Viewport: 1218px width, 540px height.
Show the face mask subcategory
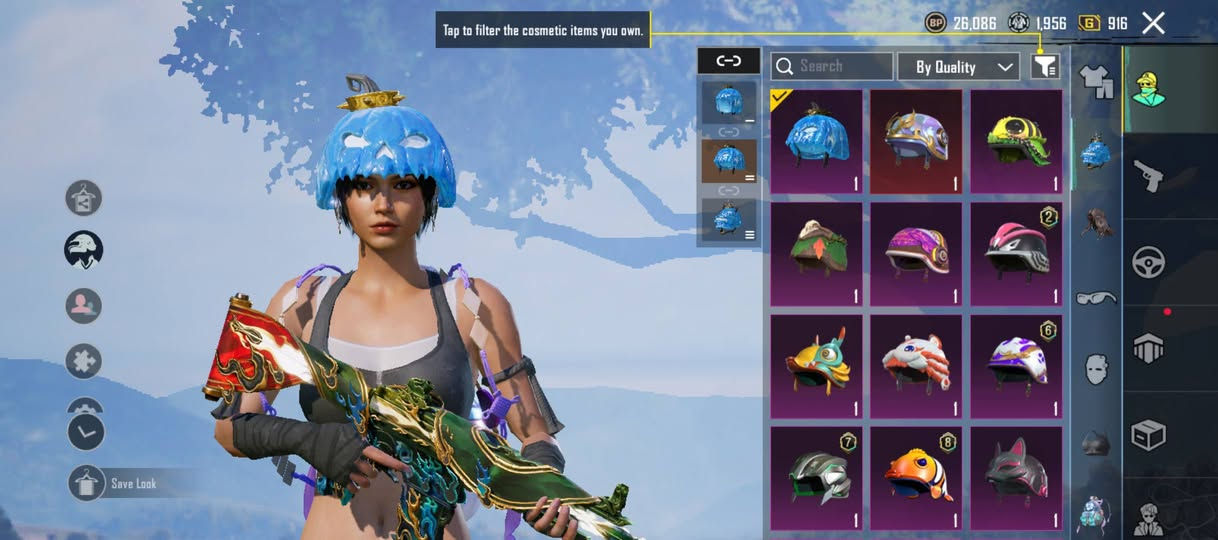coord(1096,369)
